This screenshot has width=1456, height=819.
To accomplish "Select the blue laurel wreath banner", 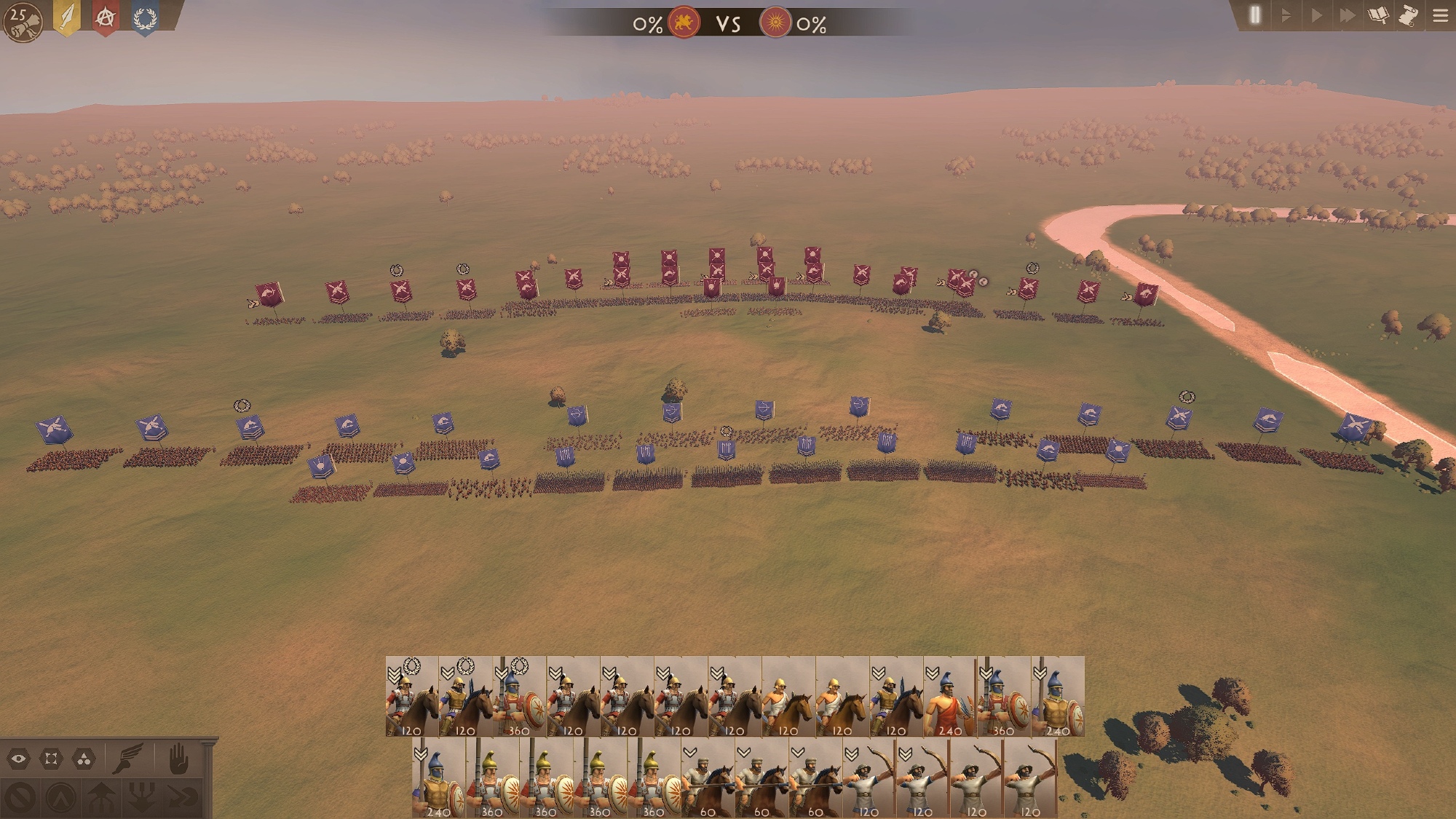I will coord(145,17).
